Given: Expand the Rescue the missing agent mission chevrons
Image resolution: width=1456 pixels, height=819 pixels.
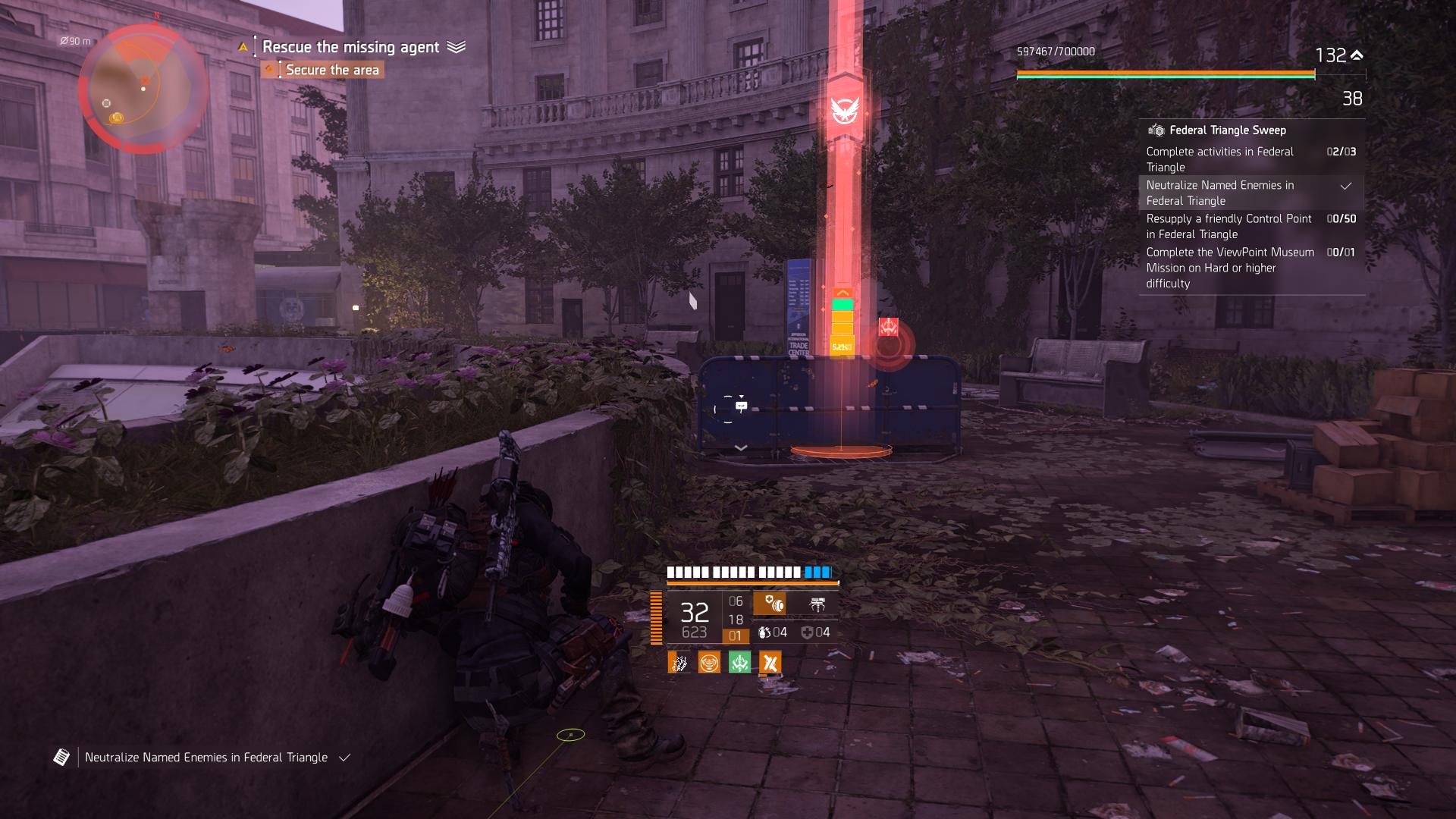Looking at the screenshot, I should (x=455, y=46).
